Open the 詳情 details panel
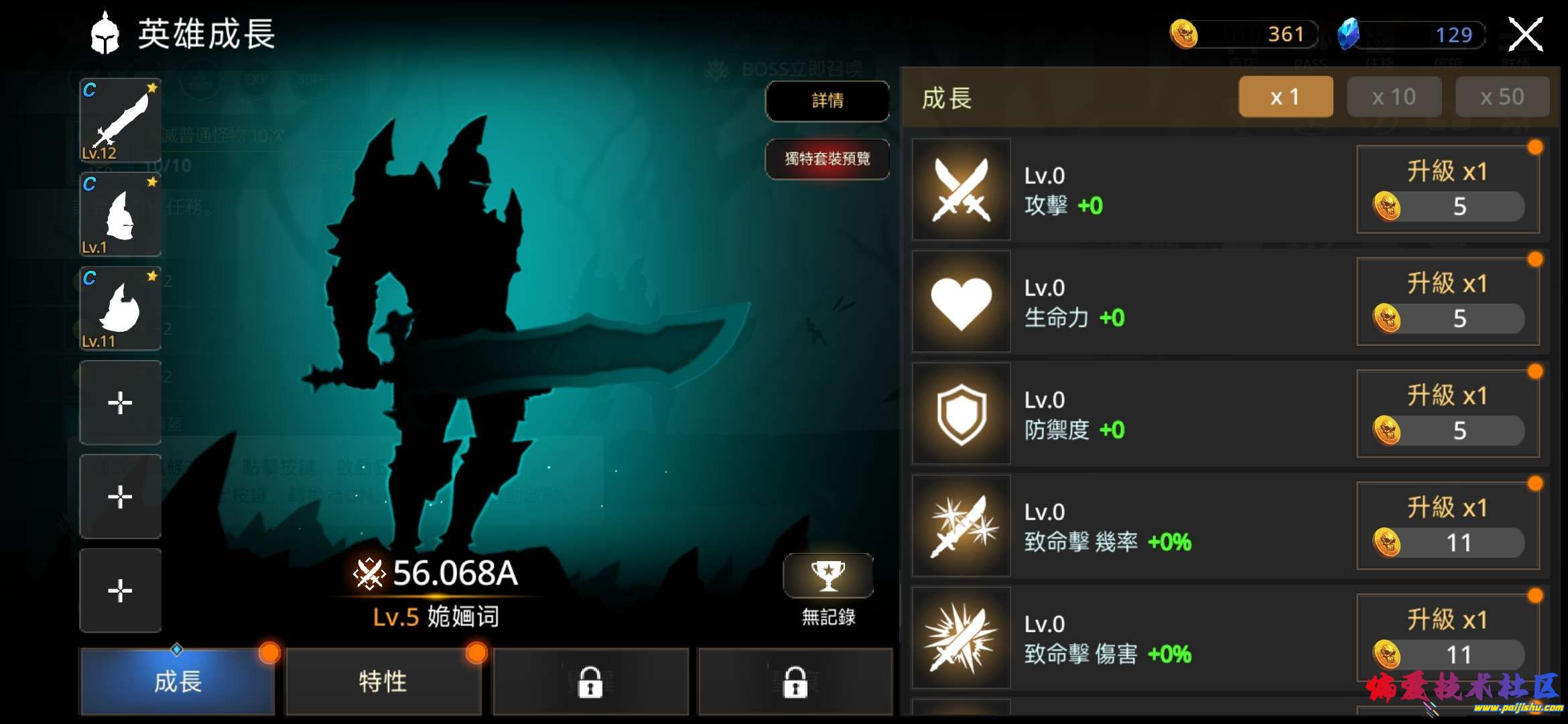Screen dimensions: 1568x724 point(828,101)
